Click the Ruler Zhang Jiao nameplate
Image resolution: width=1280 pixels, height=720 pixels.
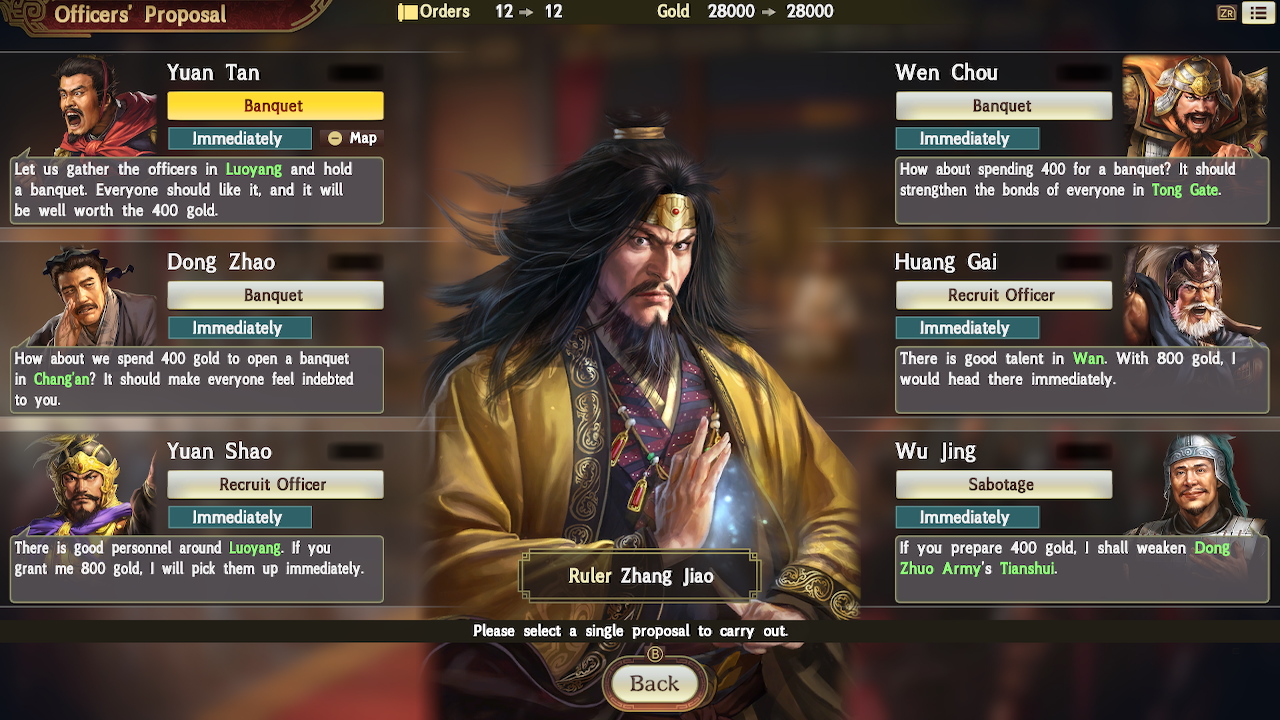640,575
